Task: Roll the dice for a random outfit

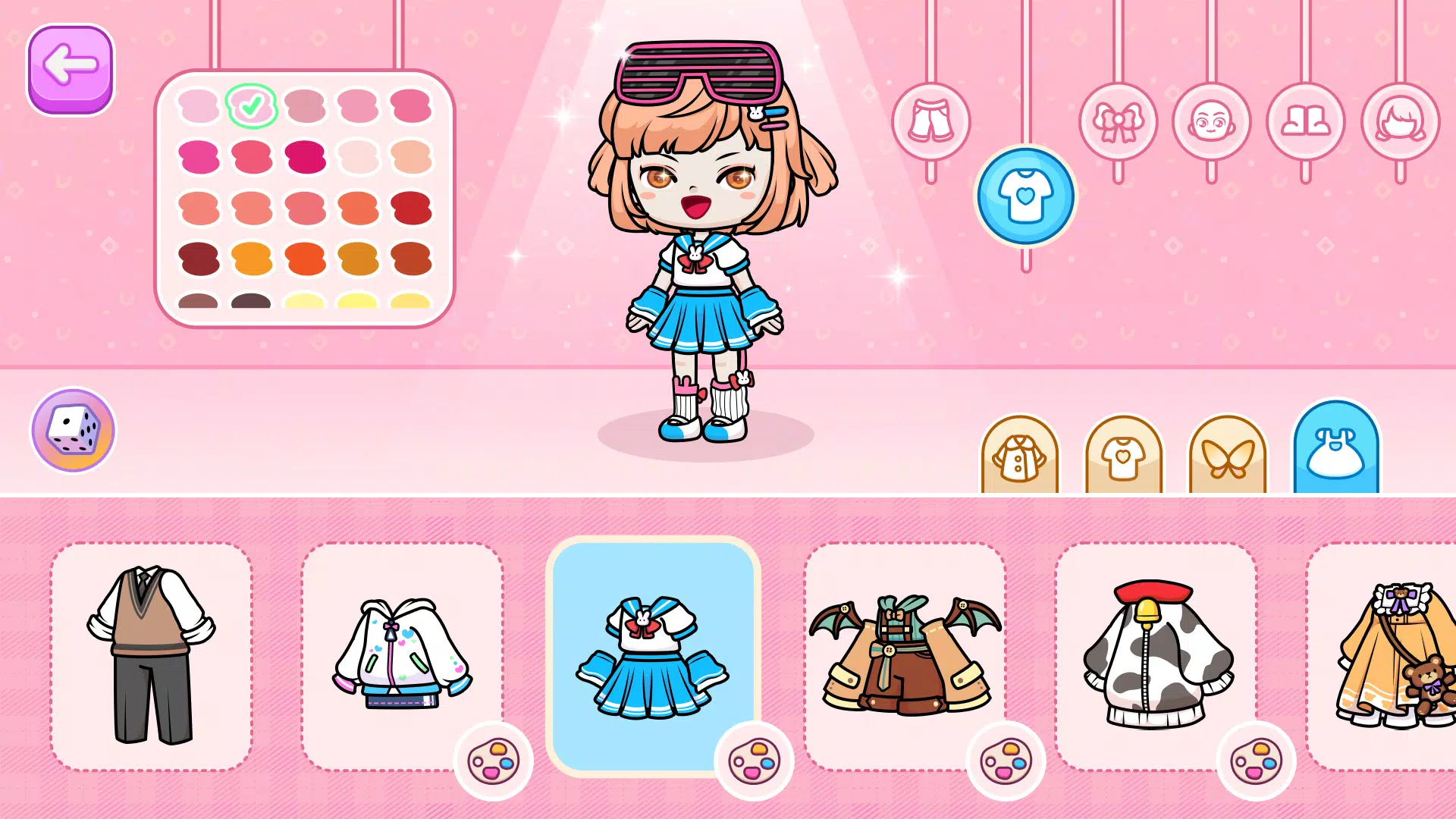Action: tap(73, 430)
